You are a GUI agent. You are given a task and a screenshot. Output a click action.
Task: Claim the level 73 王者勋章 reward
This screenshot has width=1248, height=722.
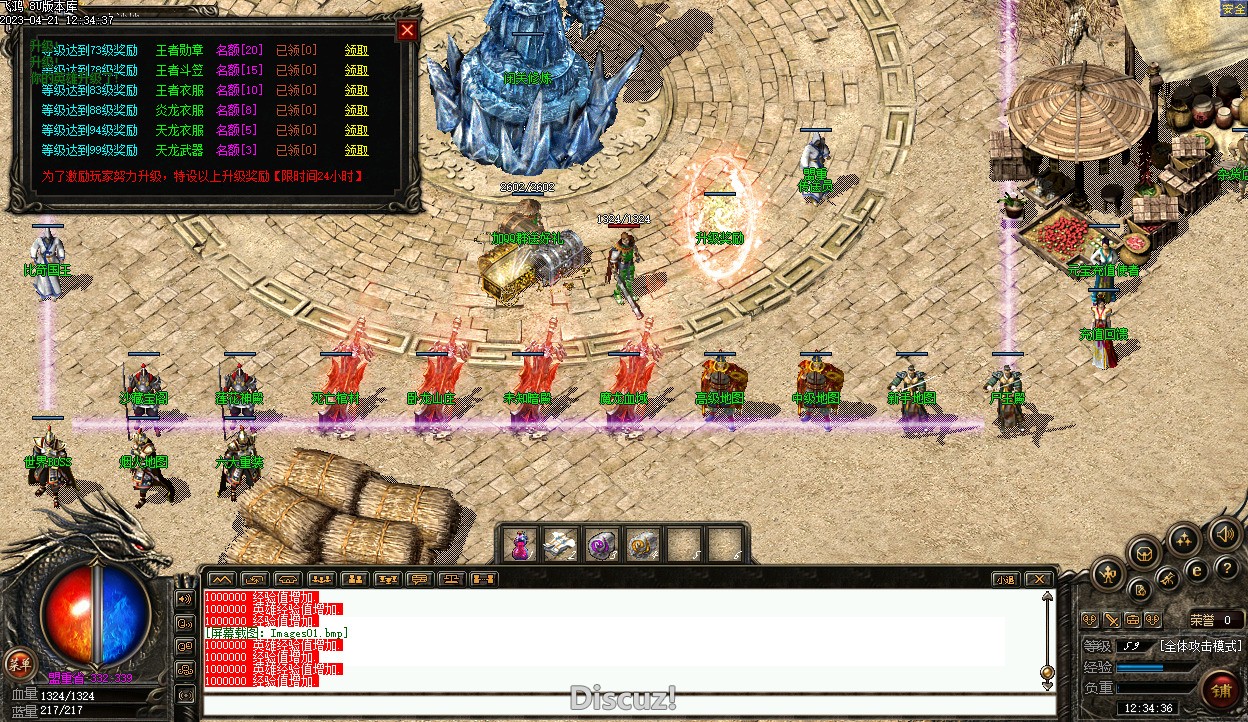coord(356,50)
